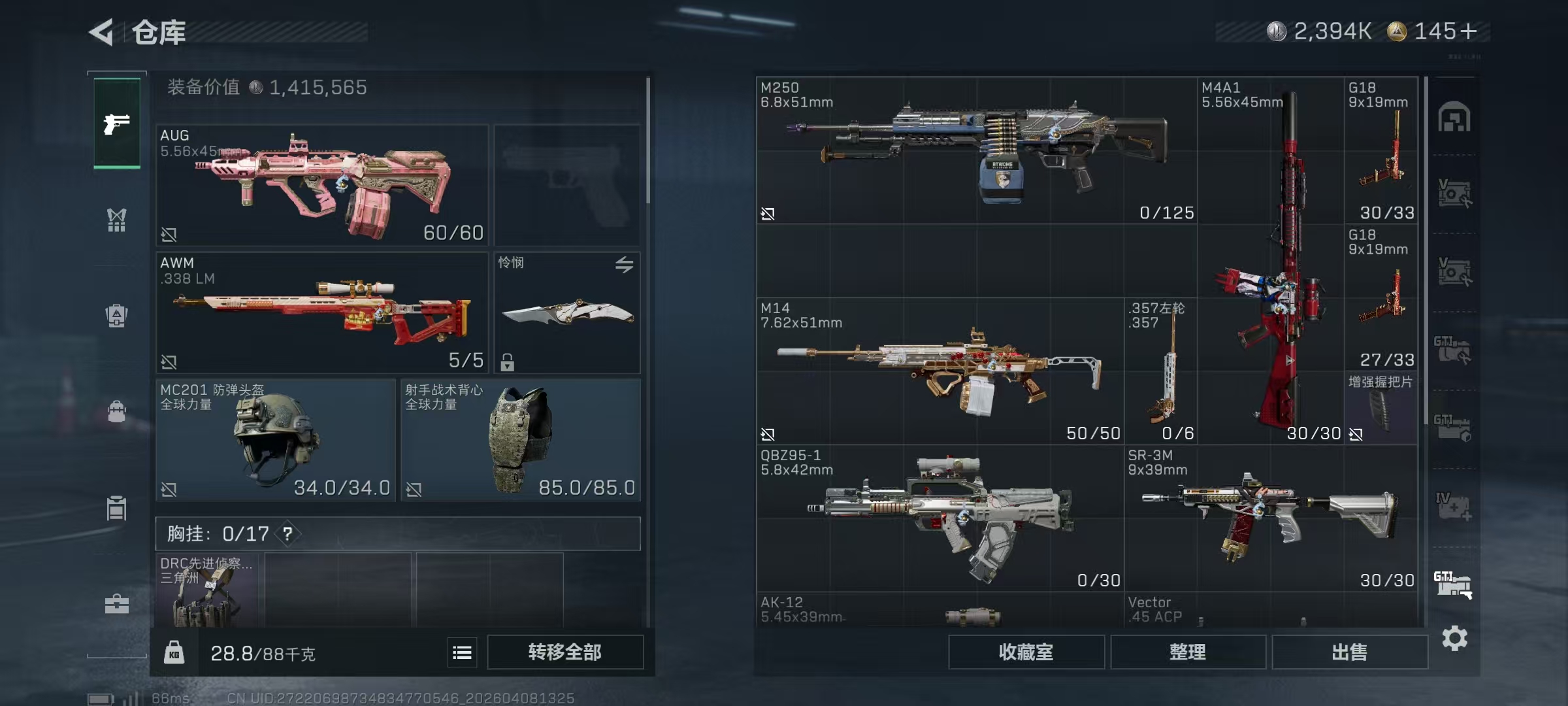Screen dimensions: 1568x706
Task: Select the M14 rifle in stash
Action: pyautogui.click(x=939, y=371)
